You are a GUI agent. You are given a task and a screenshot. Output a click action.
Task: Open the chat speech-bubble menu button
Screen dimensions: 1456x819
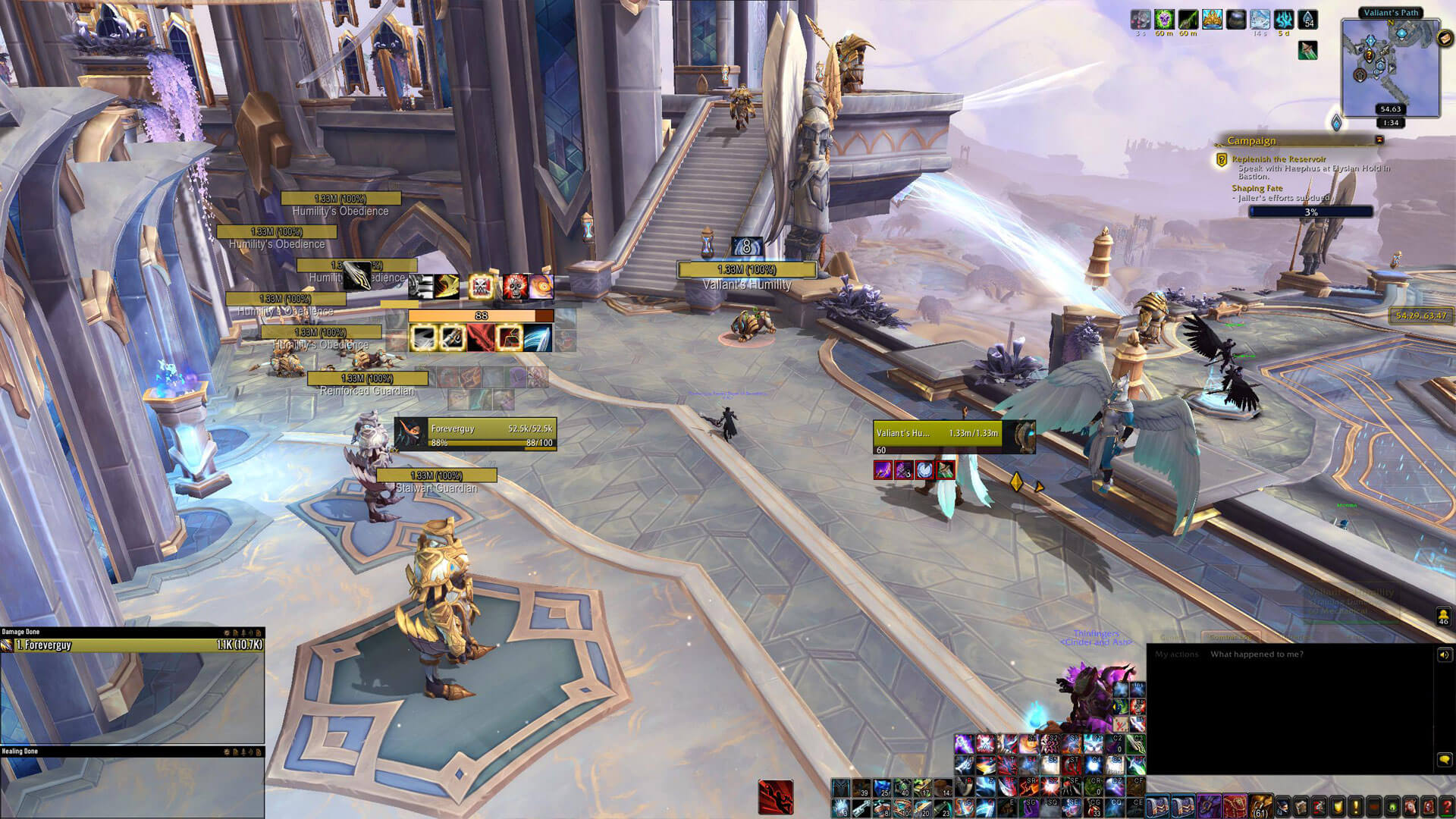click(1444, 759)
